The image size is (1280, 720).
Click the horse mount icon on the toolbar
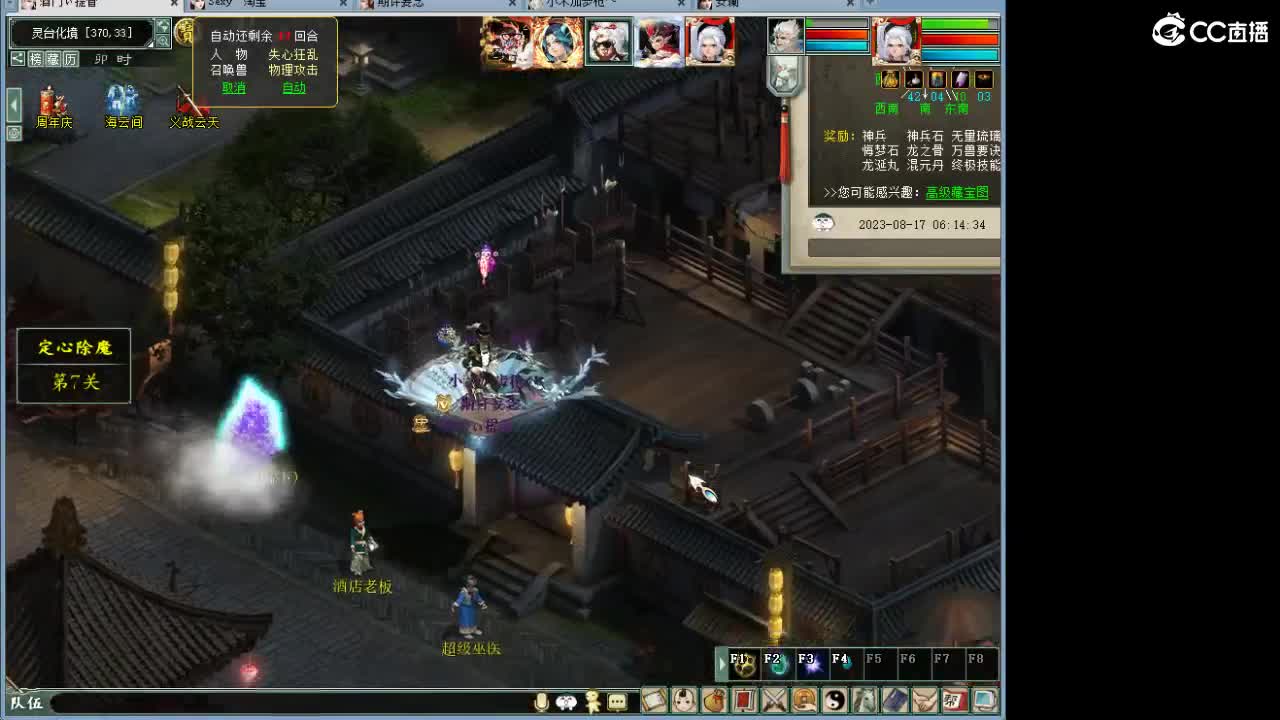(867, 700)
